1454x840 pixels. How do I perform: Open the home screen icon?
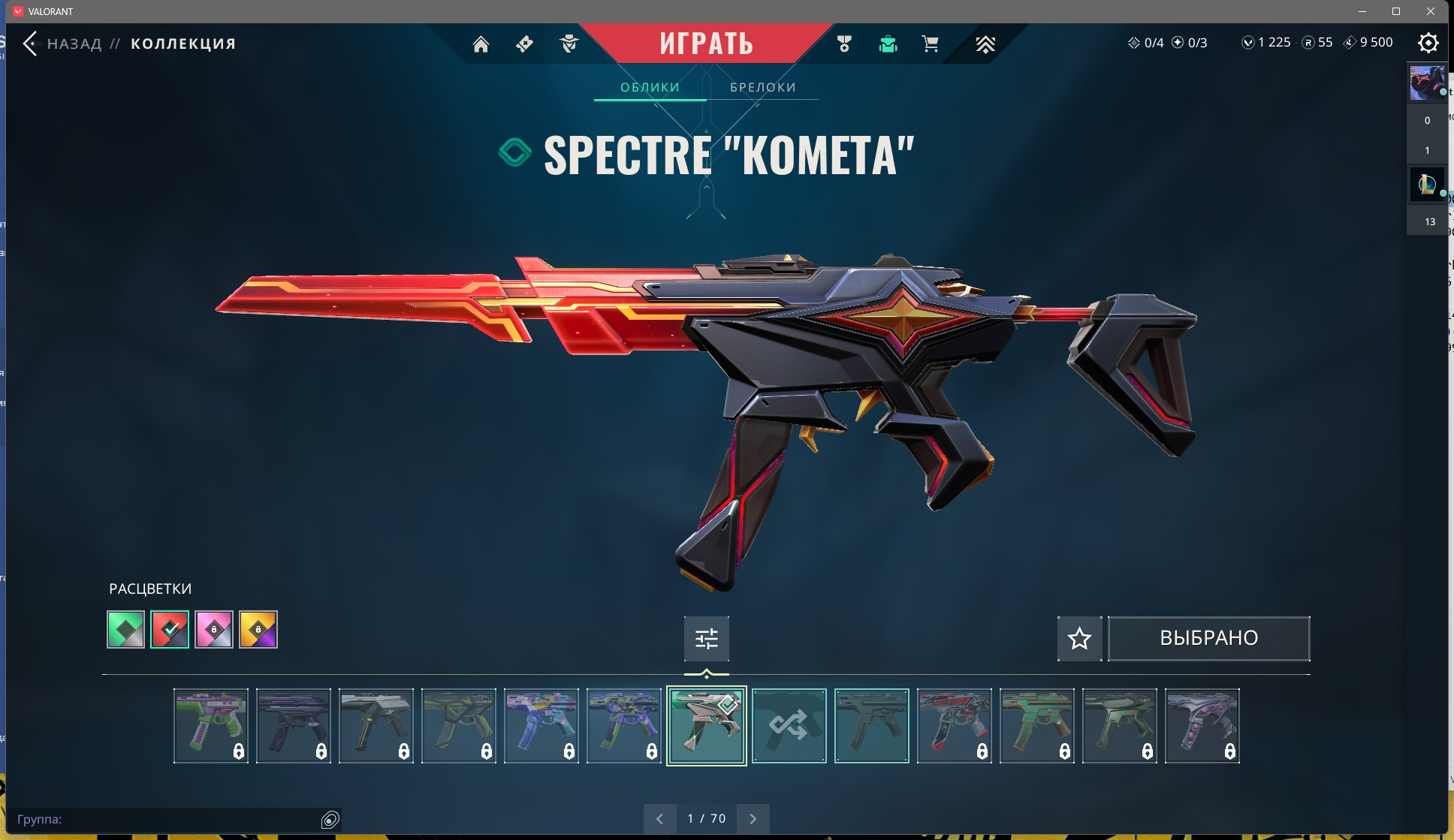(x=481, y=44)
